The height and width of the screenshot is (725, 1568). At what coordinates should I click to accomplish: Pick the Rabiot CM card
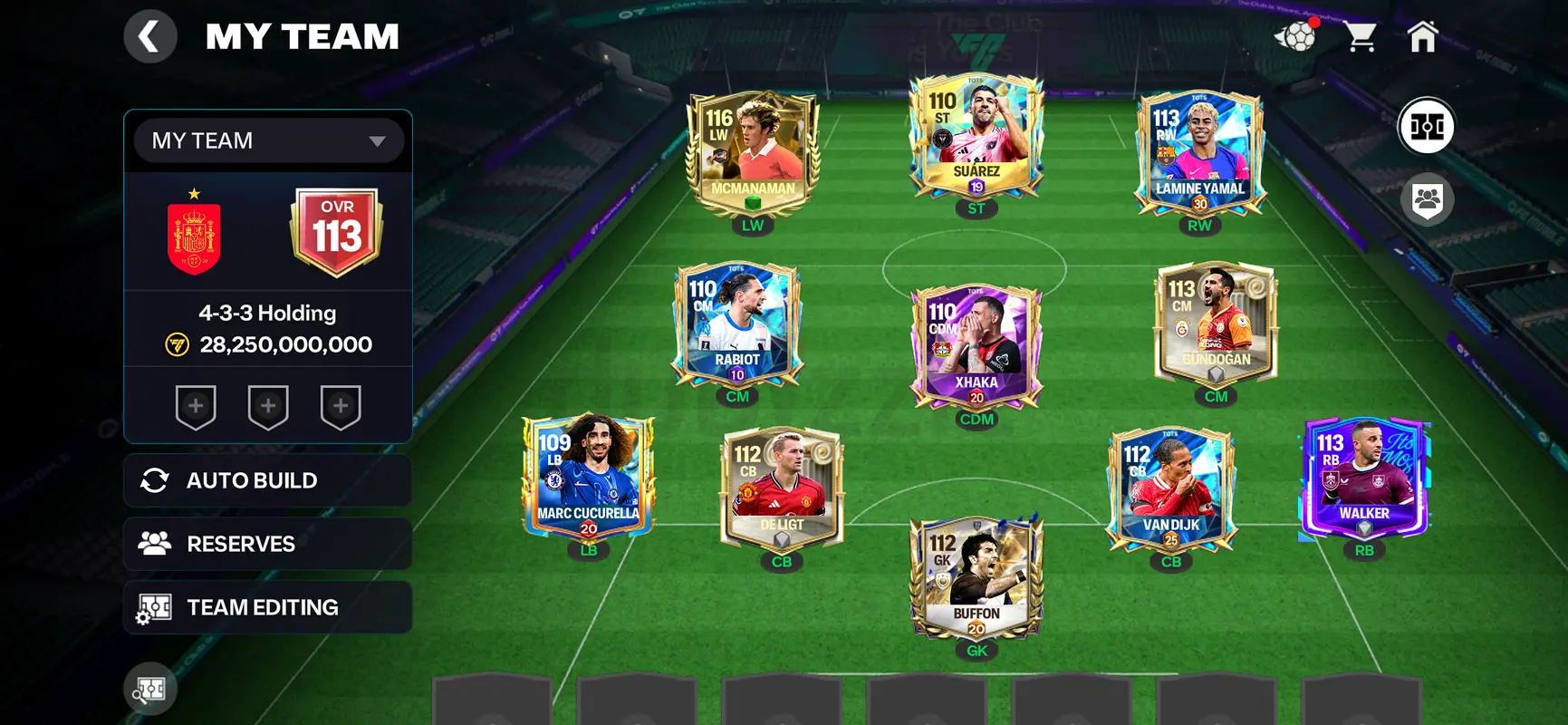736,324
